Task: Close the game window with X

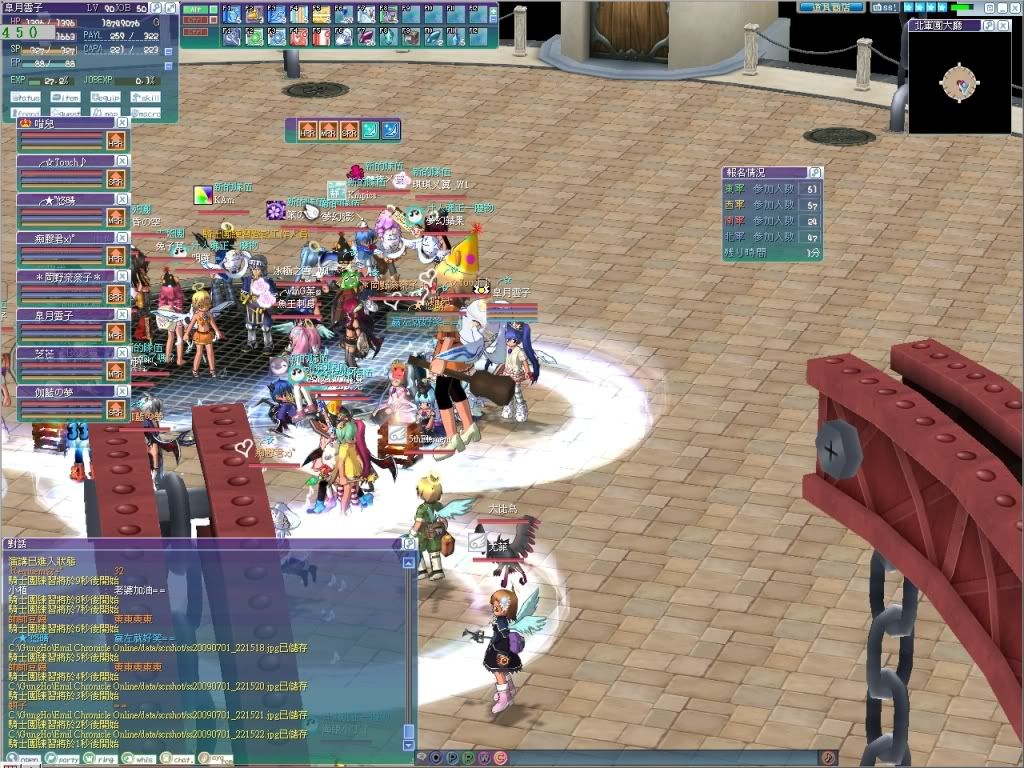Action: [1013, 7]
